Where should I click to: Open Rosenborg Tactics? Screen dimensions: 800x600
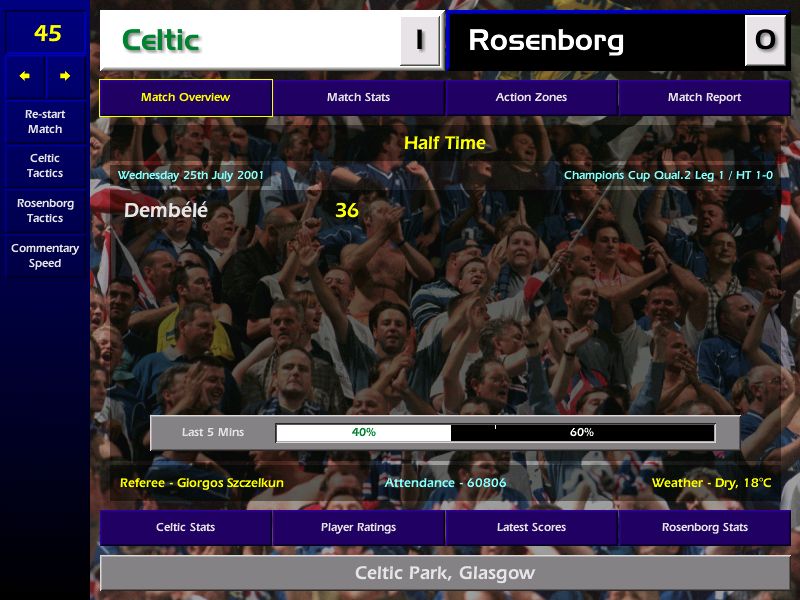tap(45, 210)
